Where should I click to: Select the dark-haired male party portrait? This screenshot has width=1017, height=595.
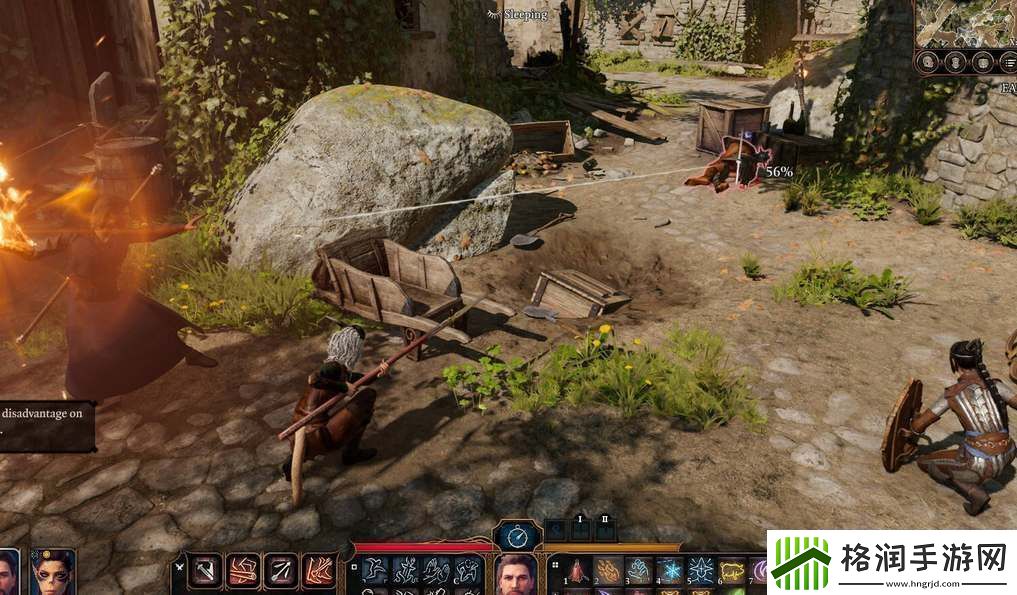coord(8,574)
